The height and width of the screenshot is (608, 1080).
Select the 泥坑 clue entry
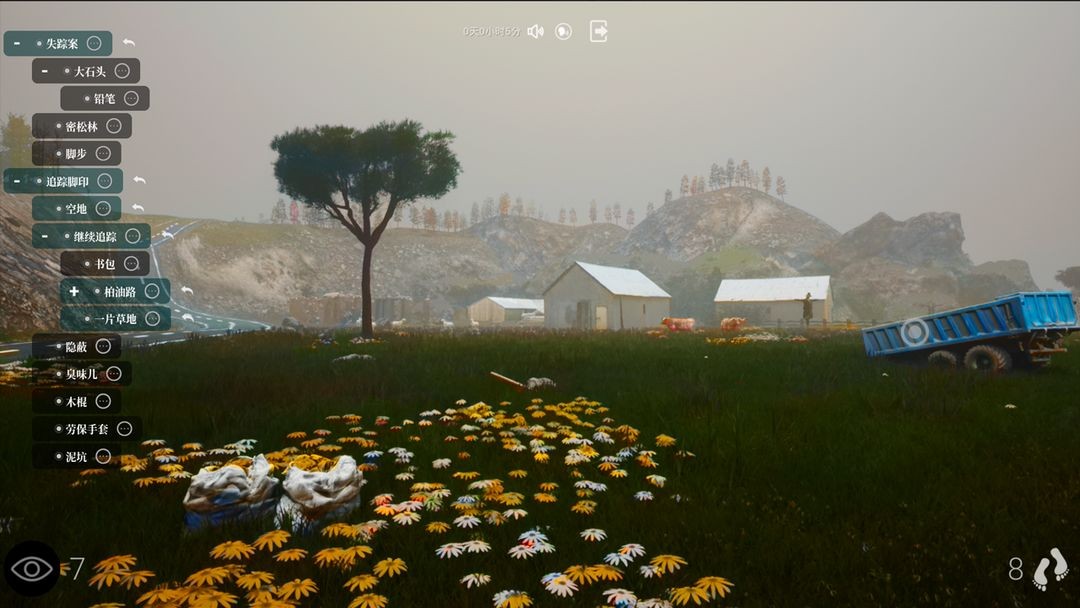coord(76,456)
